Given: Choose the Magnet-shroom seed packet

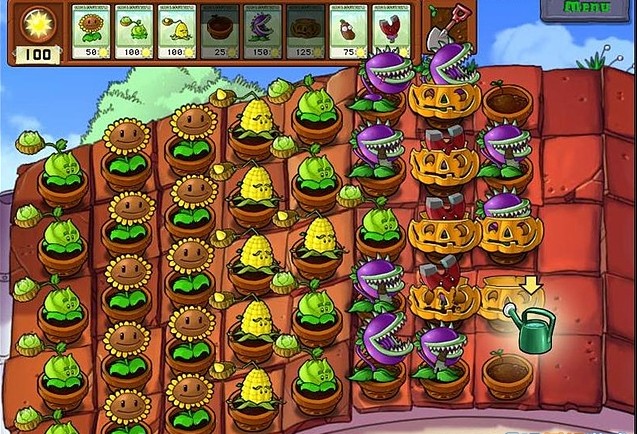Looking at the screenshot, I should [x=391, y=32].
